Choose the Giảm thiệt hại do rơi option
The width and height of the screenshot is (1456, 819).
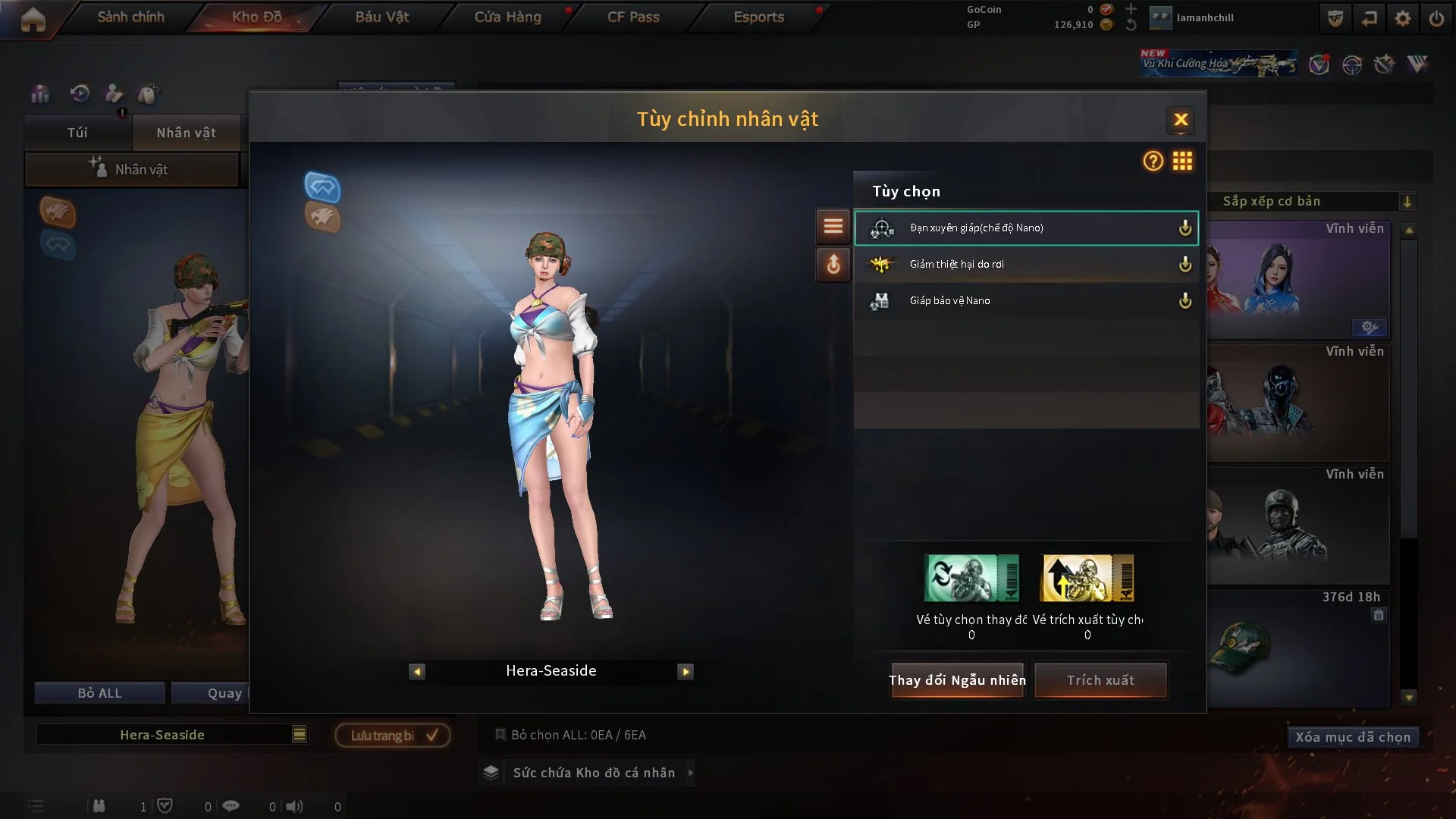pyautogui.click(x=1025, y=264)
